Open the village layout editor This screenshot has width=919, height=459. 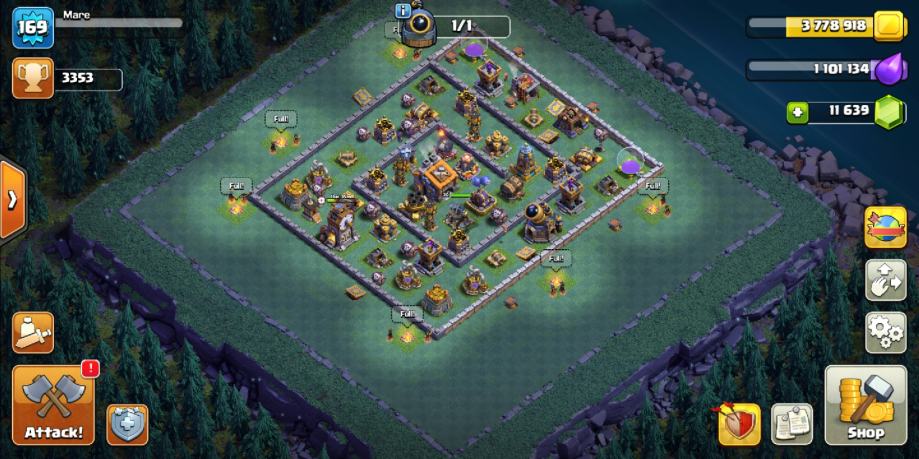(x=885, y=280)
